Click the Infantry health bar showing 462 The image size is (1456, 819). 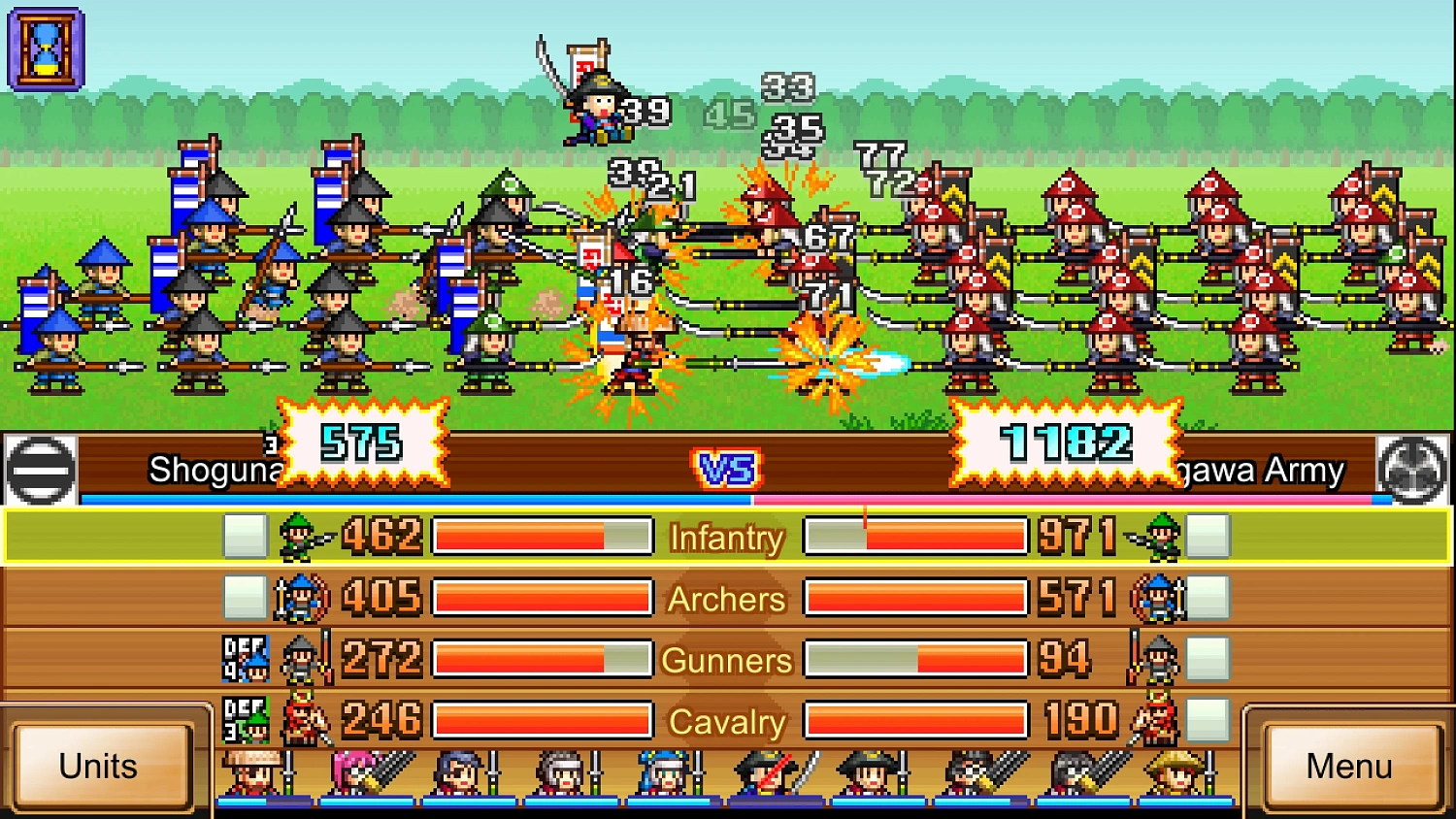point(542,536)
